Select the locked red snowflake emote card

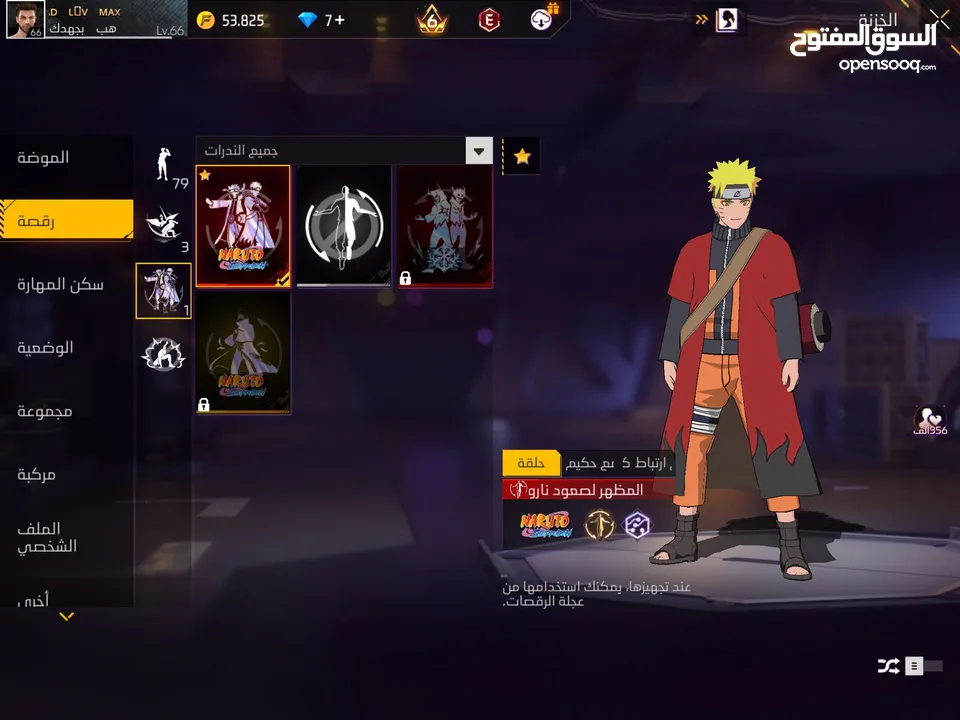tap(444, 226)
